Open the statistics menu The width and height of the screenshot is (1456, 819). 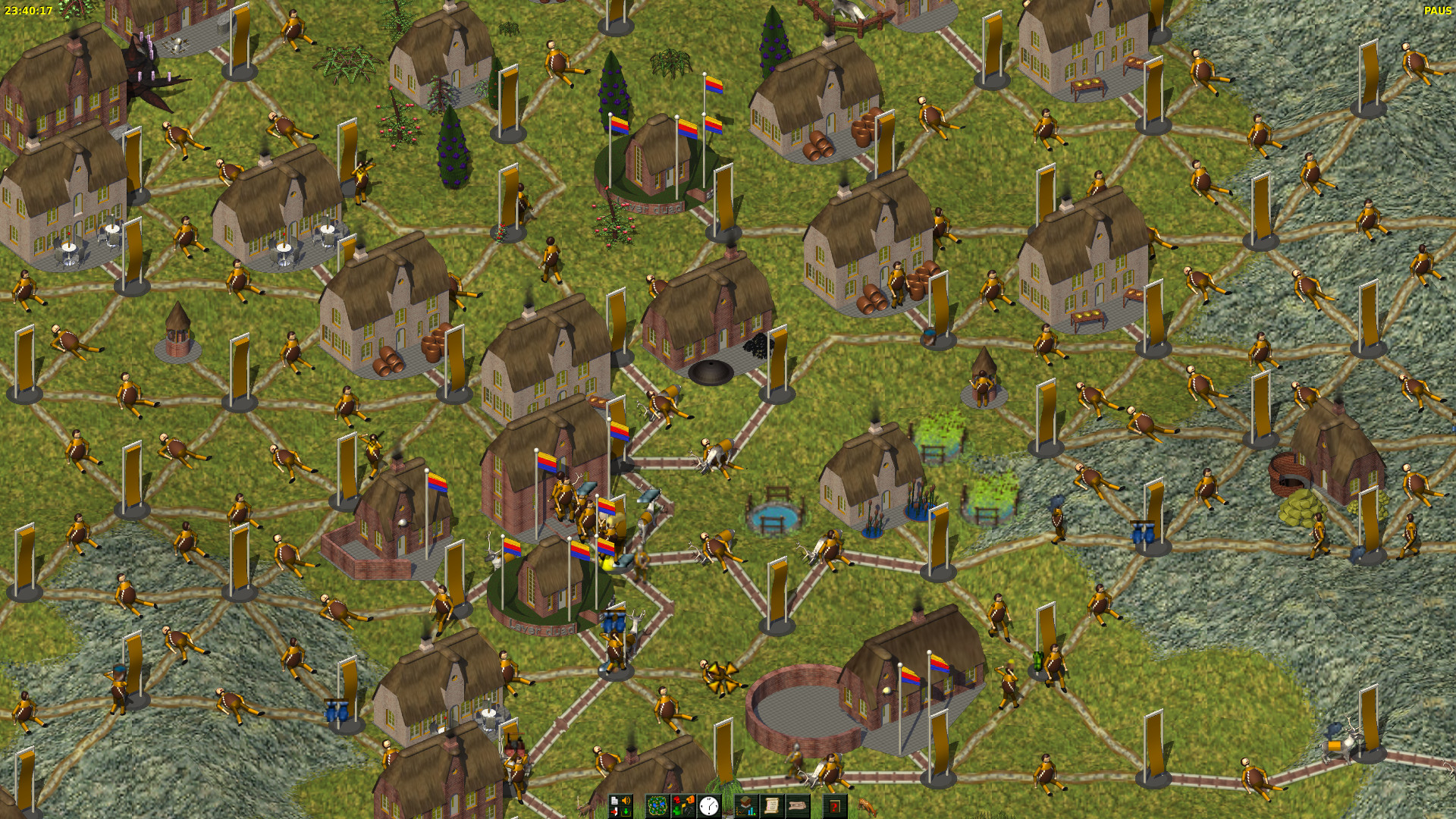pos(747,805)
